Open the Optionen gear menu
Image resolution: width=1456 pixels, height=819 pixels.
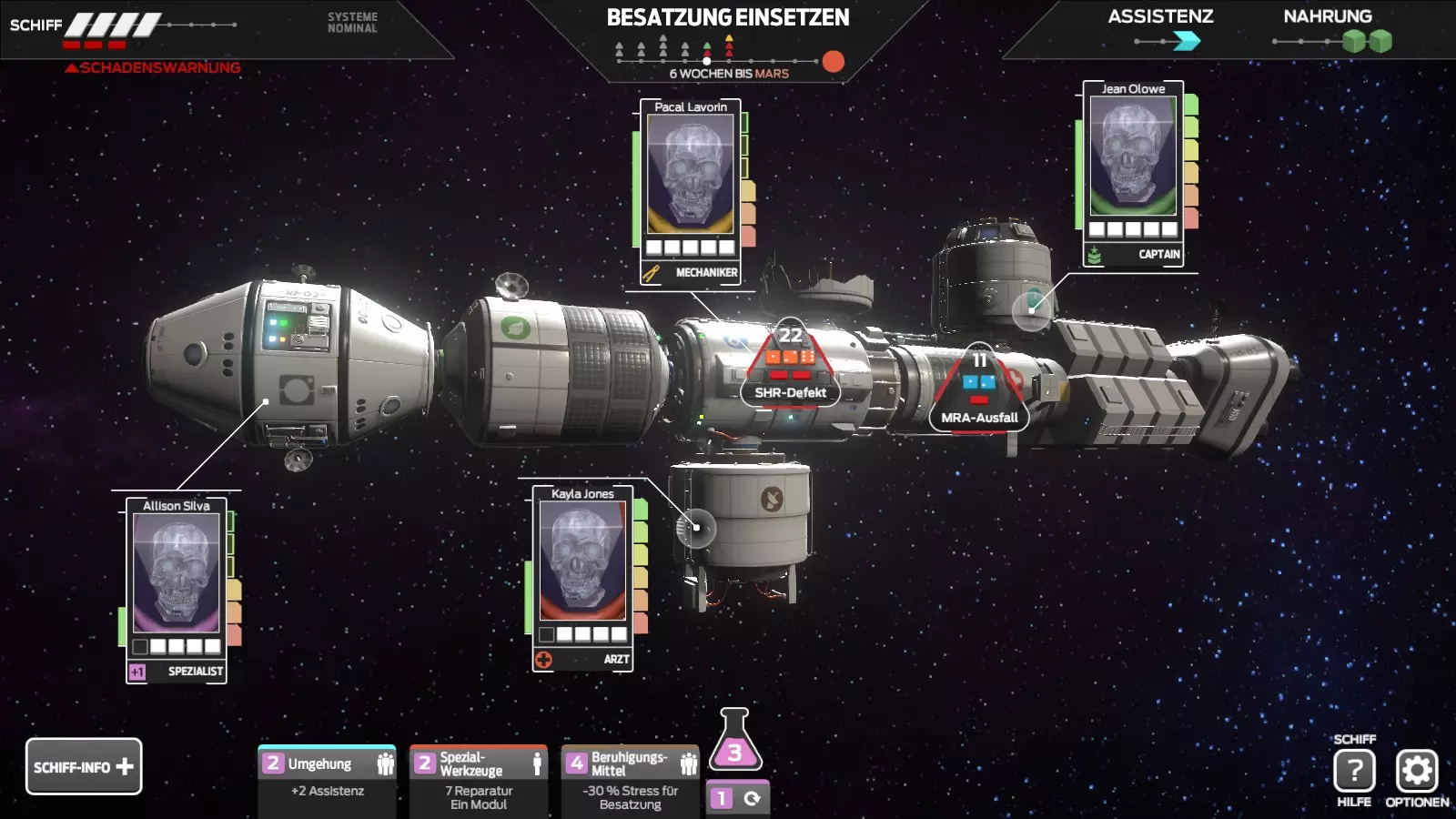coord(1417,771)
